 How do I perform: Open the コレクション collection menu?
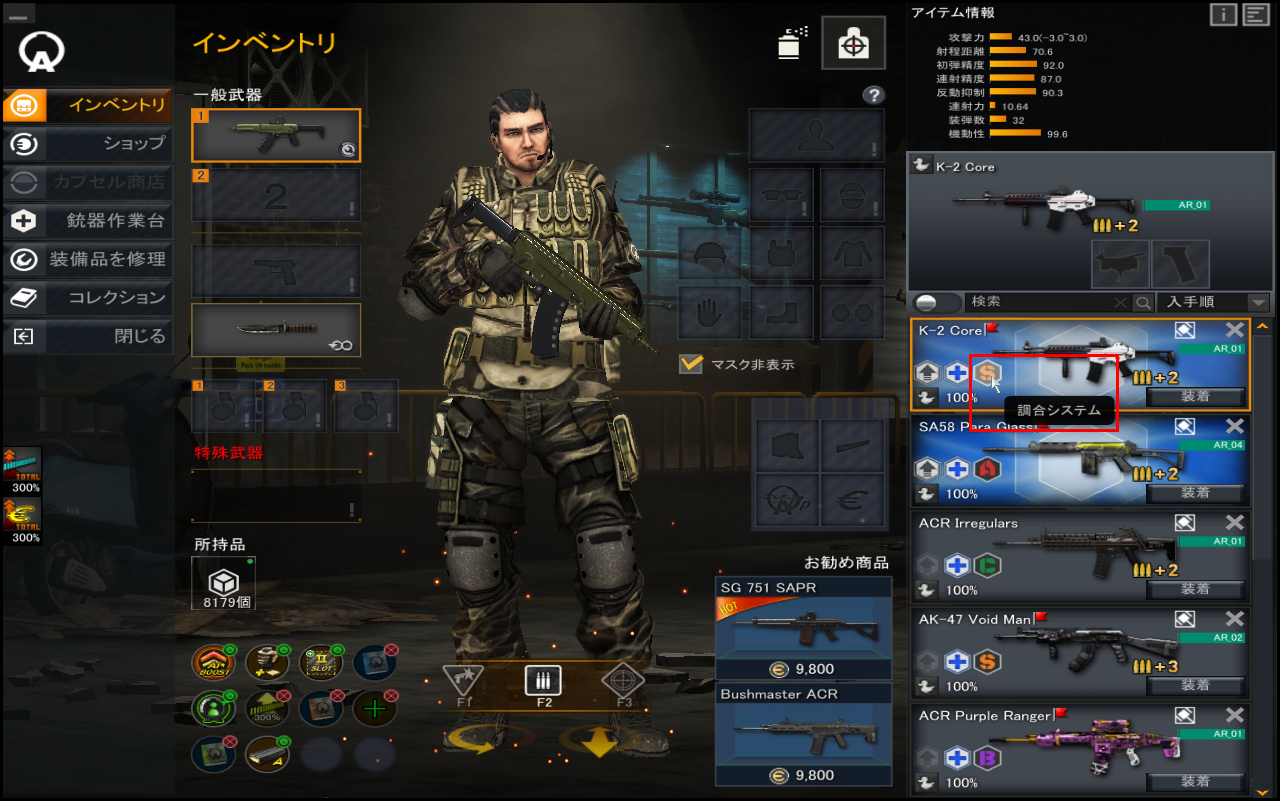click(x=88, y=297)
